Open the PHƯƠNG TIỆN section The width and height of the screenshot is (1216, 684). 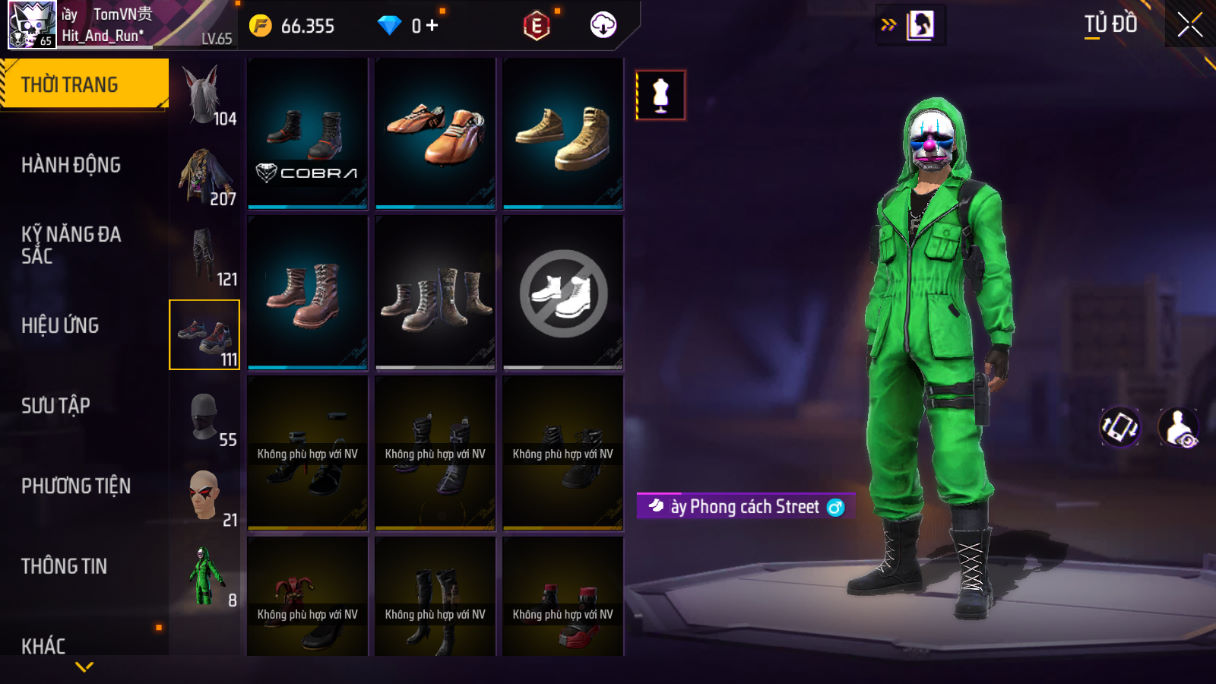click(x=76, y=486)
